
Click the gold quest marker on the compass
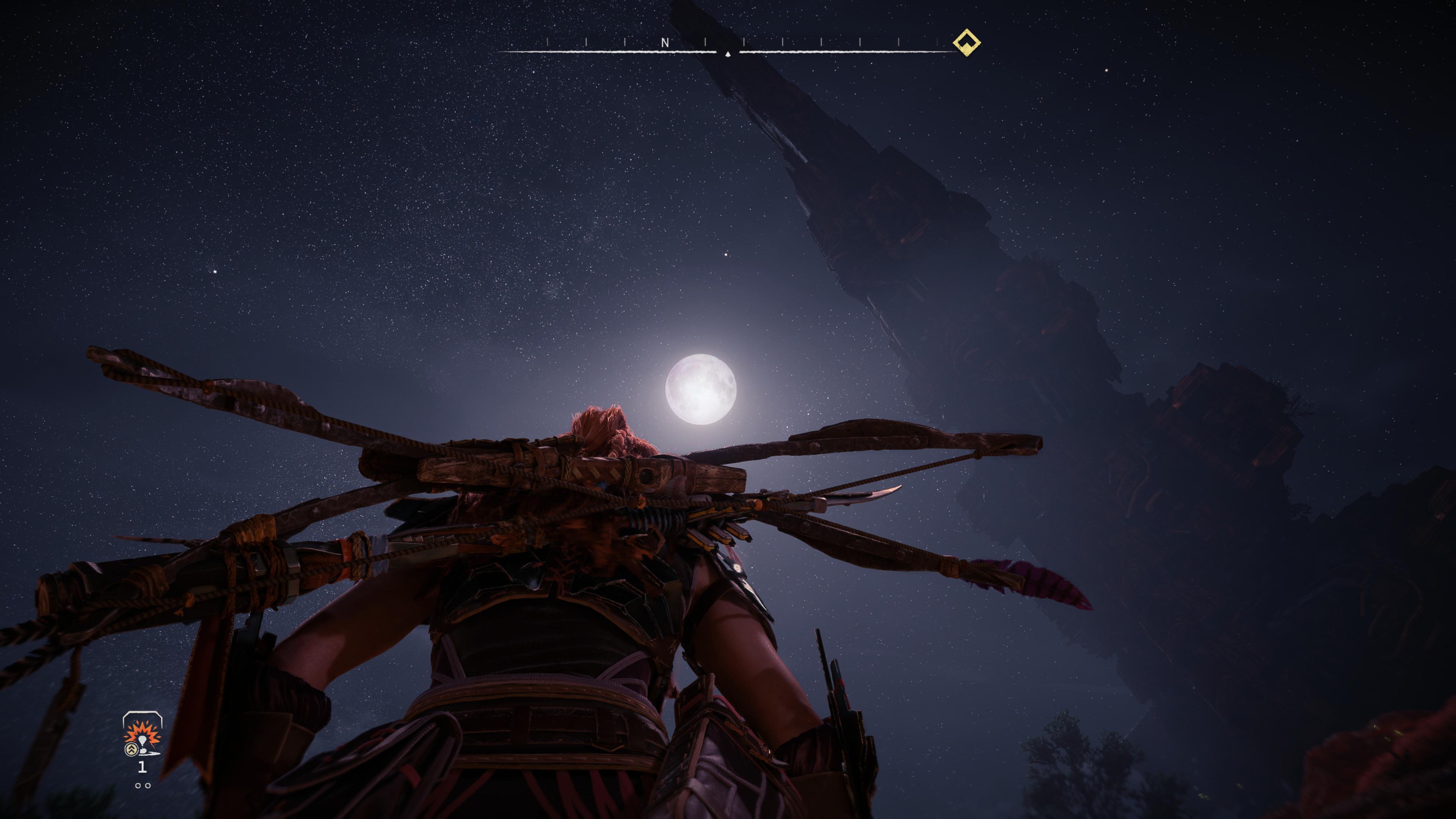[966, 42]
